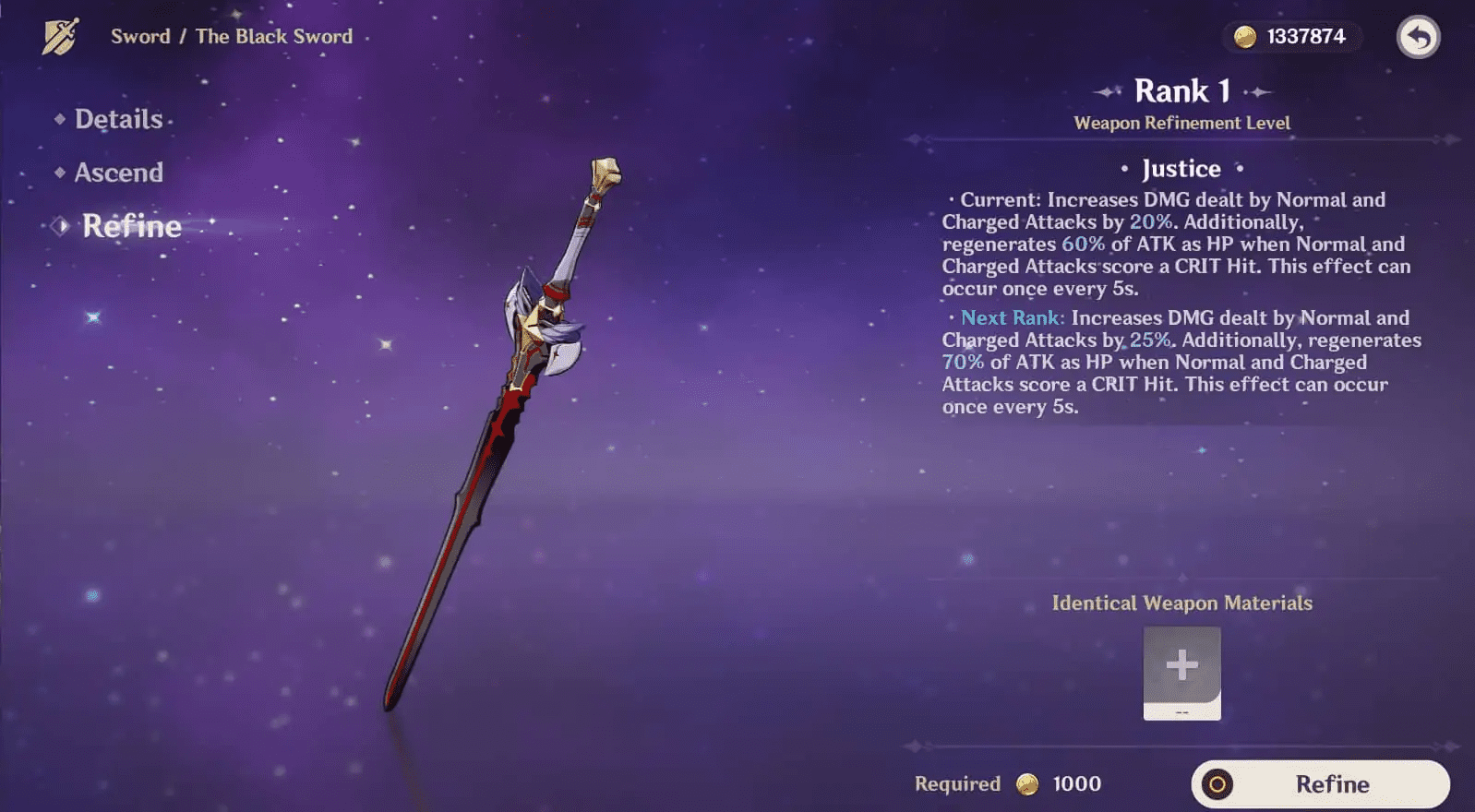
Task: Click the Mora coin icon beside Required cost
Action: (1027, 783)
